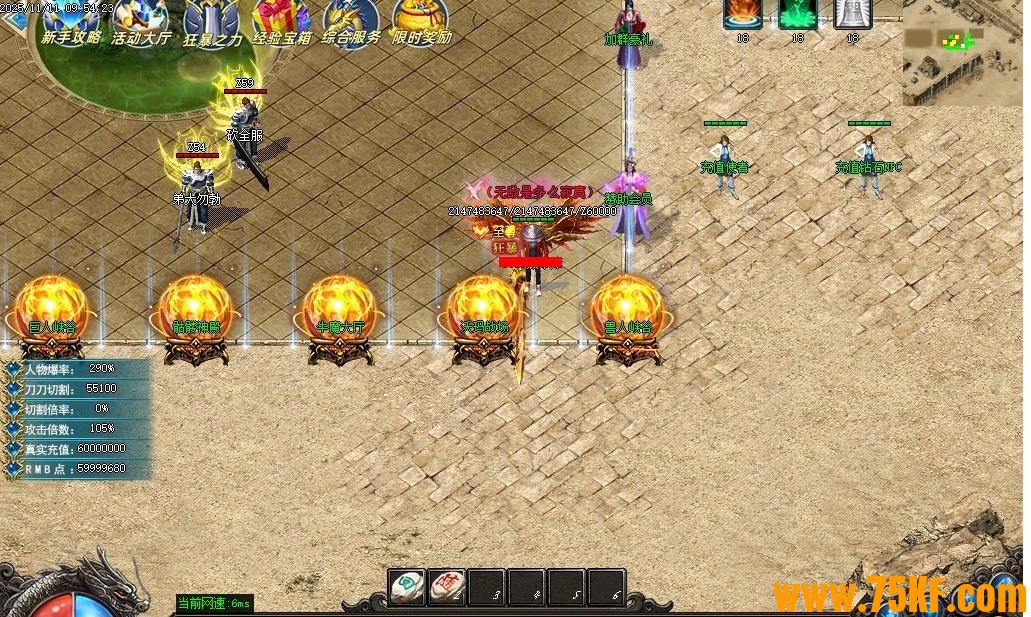Screen dimensions: 1031x617
Task: Select the green flame buff icon
Action: tap(798, 13)
